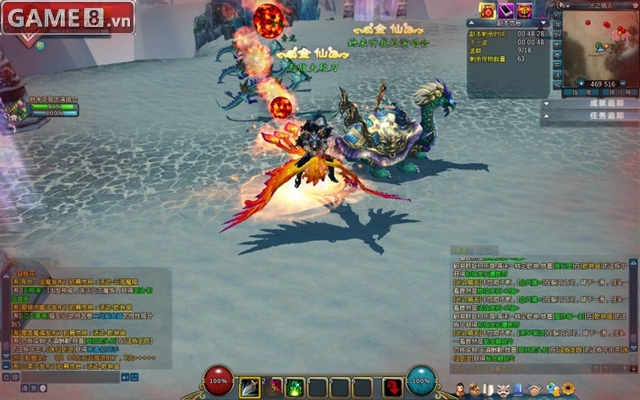Click the Game8.vn watermark logo
The image size is (640, 400).
pos(68,17)
